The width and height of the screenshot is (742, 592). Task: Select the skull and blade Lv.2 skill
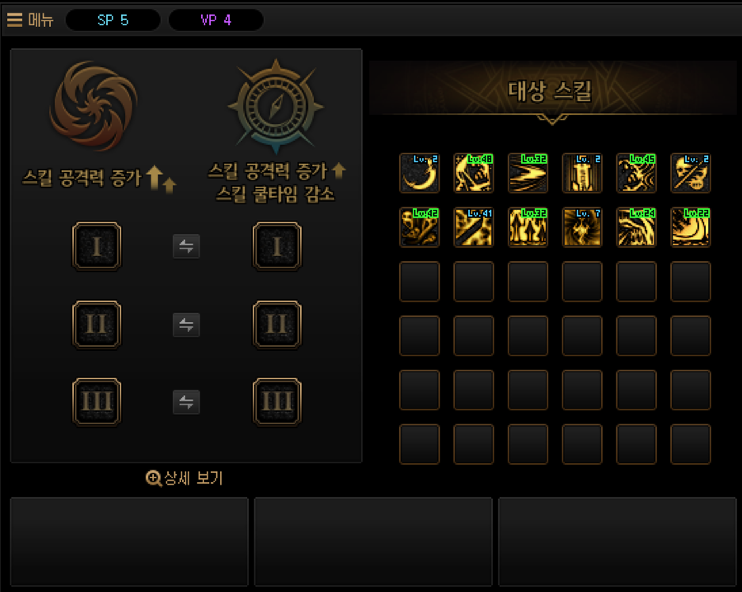point(690,173)
